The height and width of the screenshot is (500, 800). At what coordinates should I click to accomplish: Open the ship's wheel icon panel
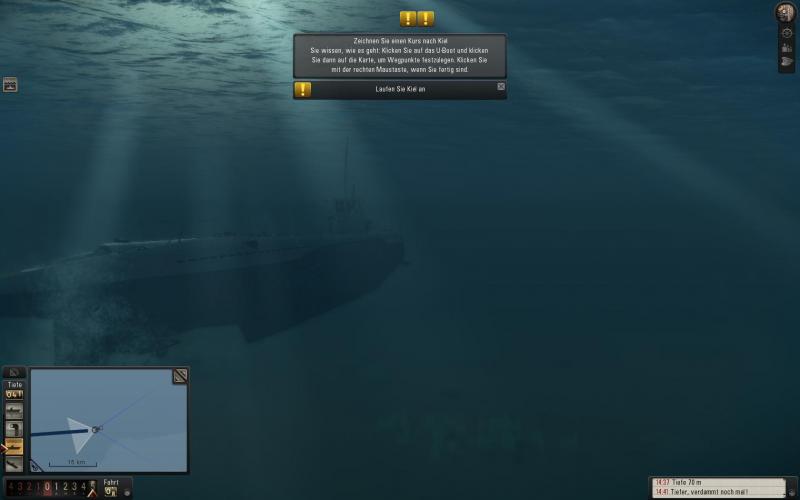tap(787, 33)
